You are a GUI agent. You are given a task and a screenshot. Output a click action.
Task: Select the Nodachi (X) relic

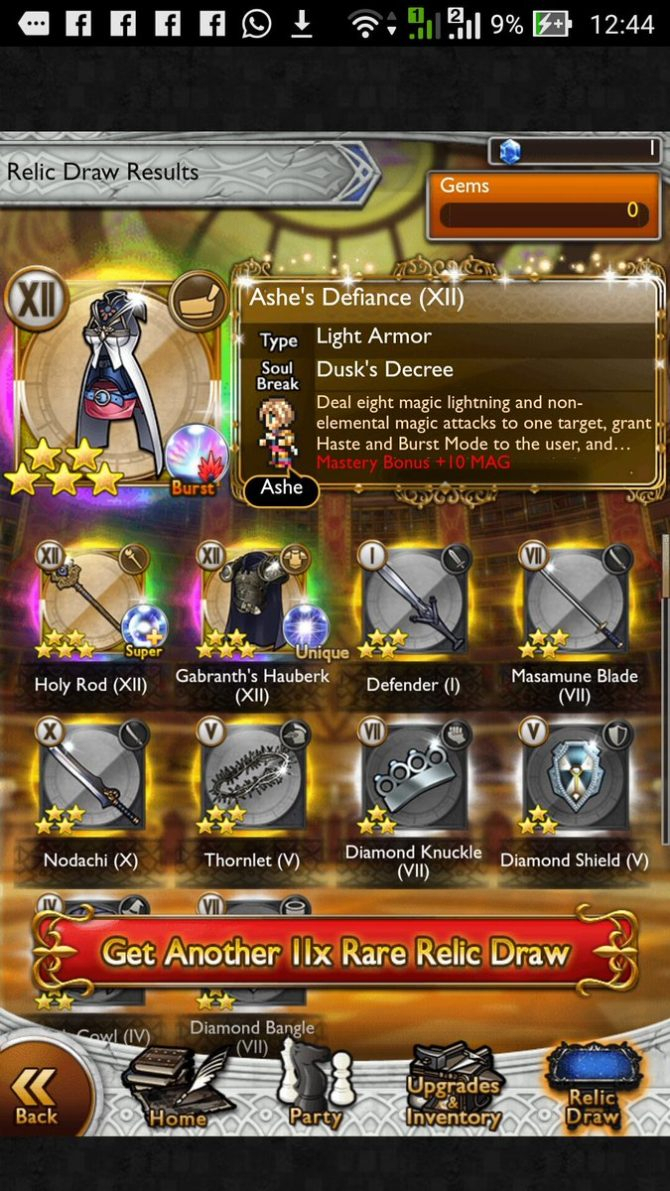click(92, 777)
